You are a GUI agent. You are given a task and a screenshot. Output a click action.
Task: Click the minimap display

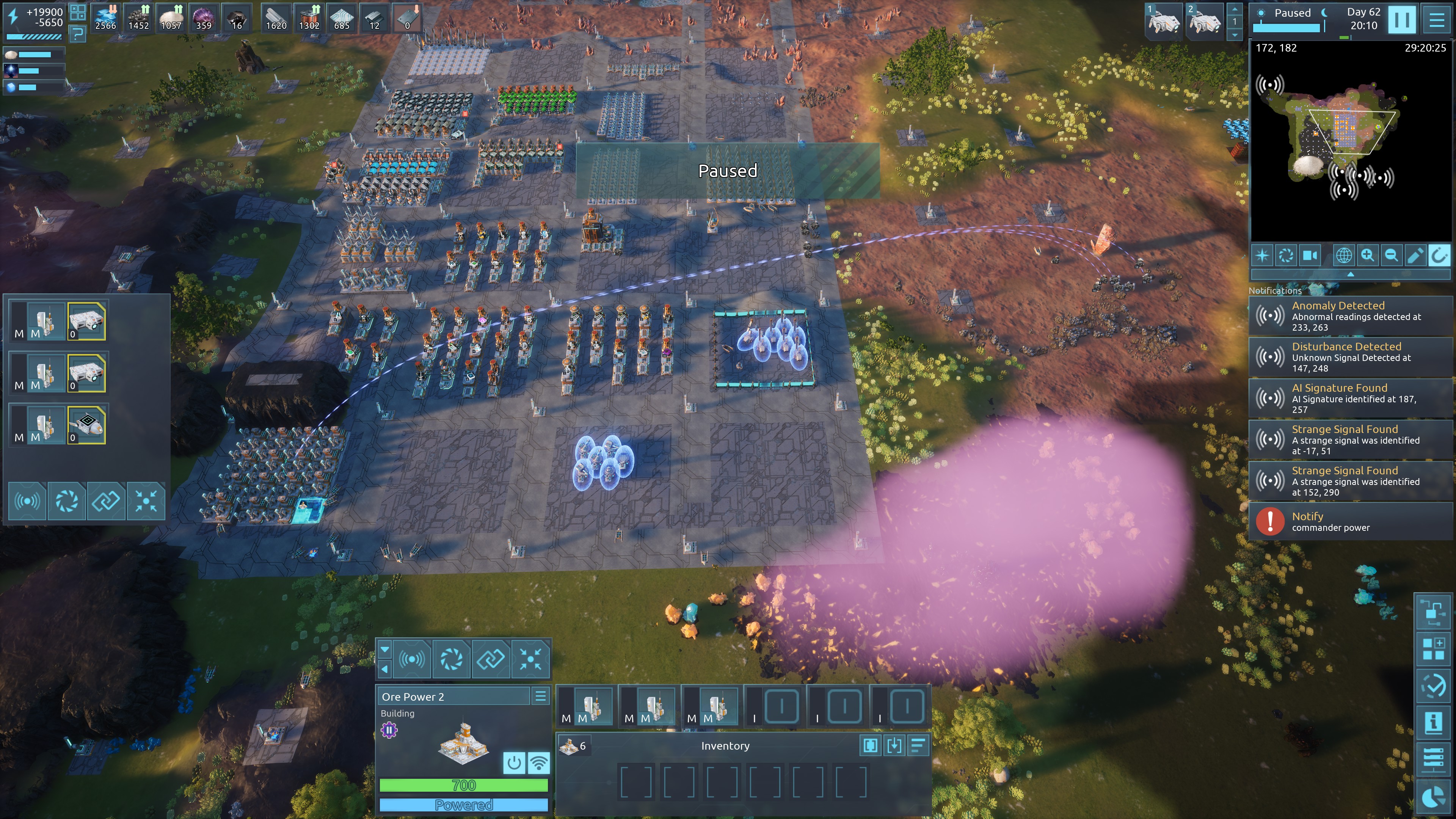(x=1350, y=141)
